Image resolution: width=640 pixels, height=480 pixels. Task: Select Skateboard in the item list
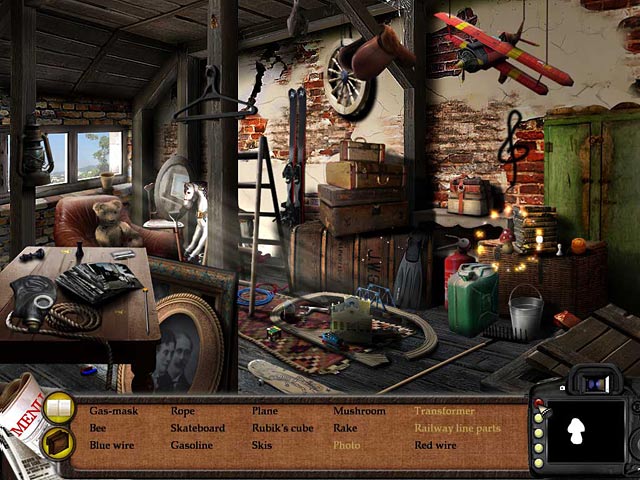[198, 428]
